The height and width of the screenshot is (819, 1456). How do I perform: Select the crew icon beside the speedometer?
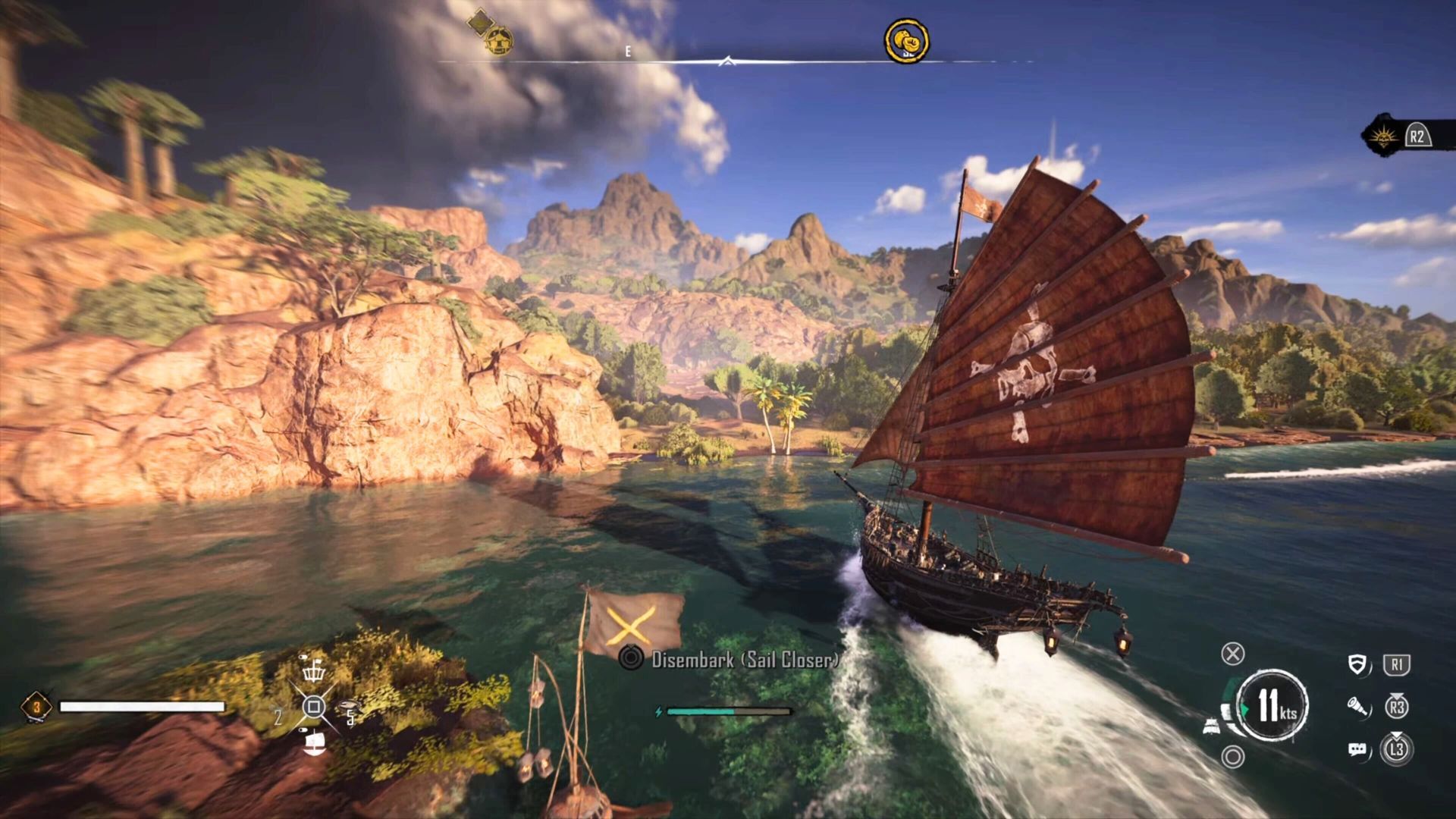(1213, 725)
